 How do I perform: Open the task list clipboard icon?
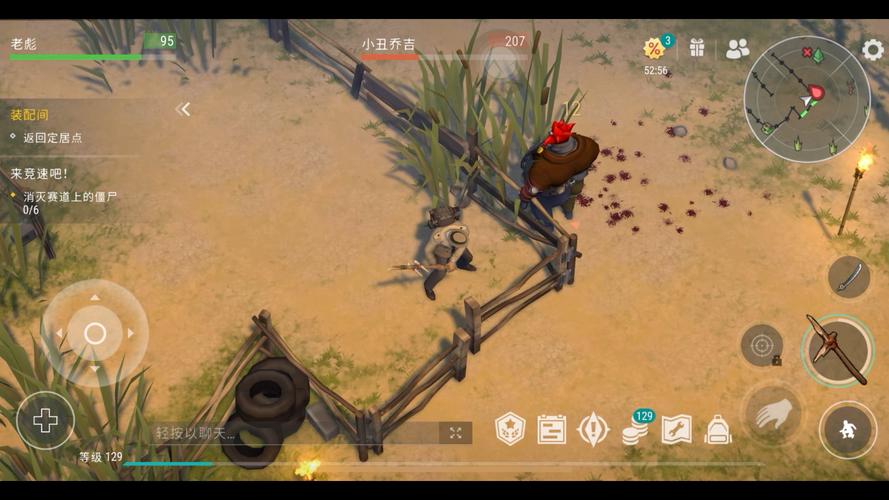coord(551,429)
